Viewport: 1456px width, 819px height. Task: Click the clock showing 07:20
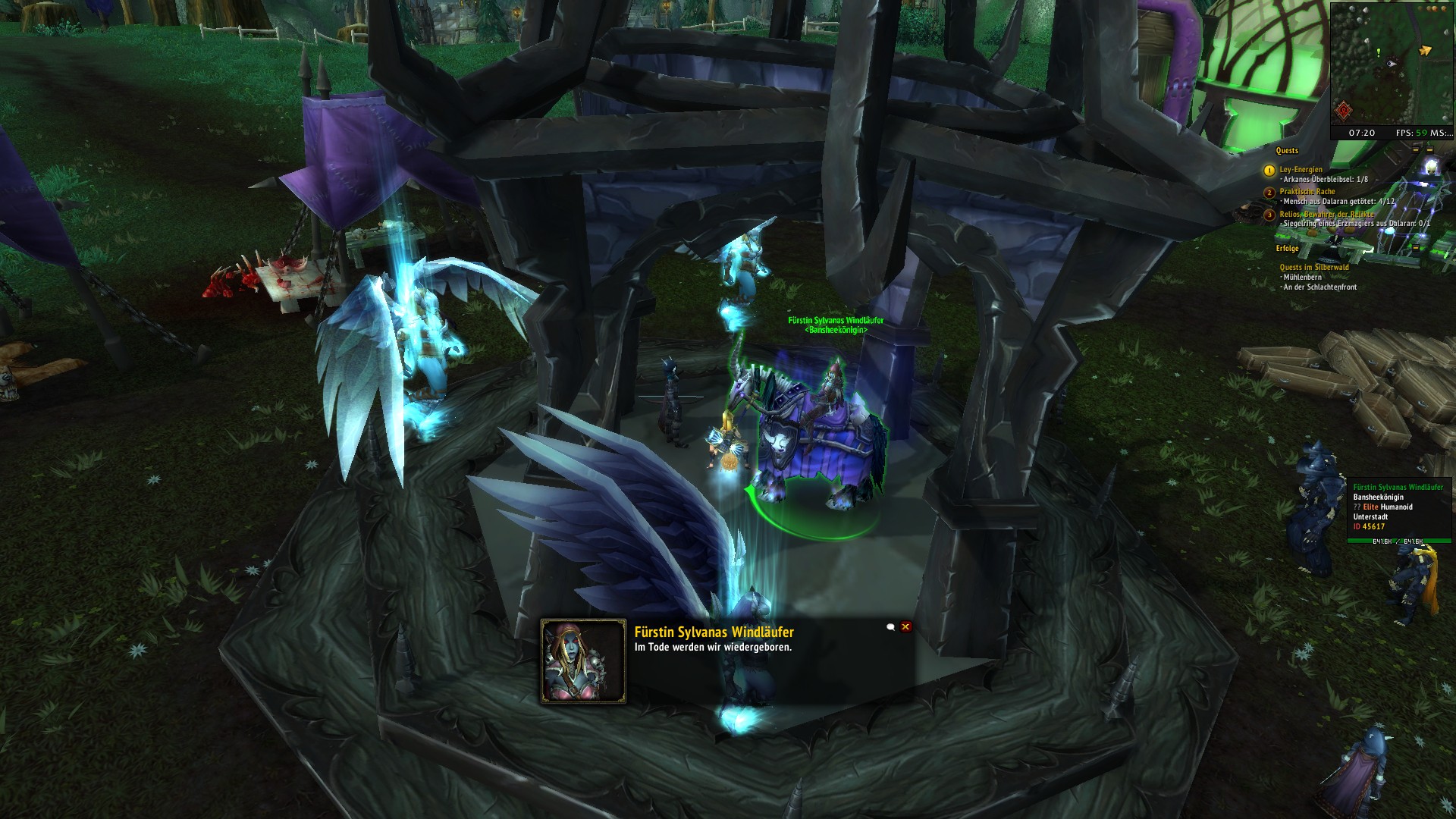tap(1362, 133)
